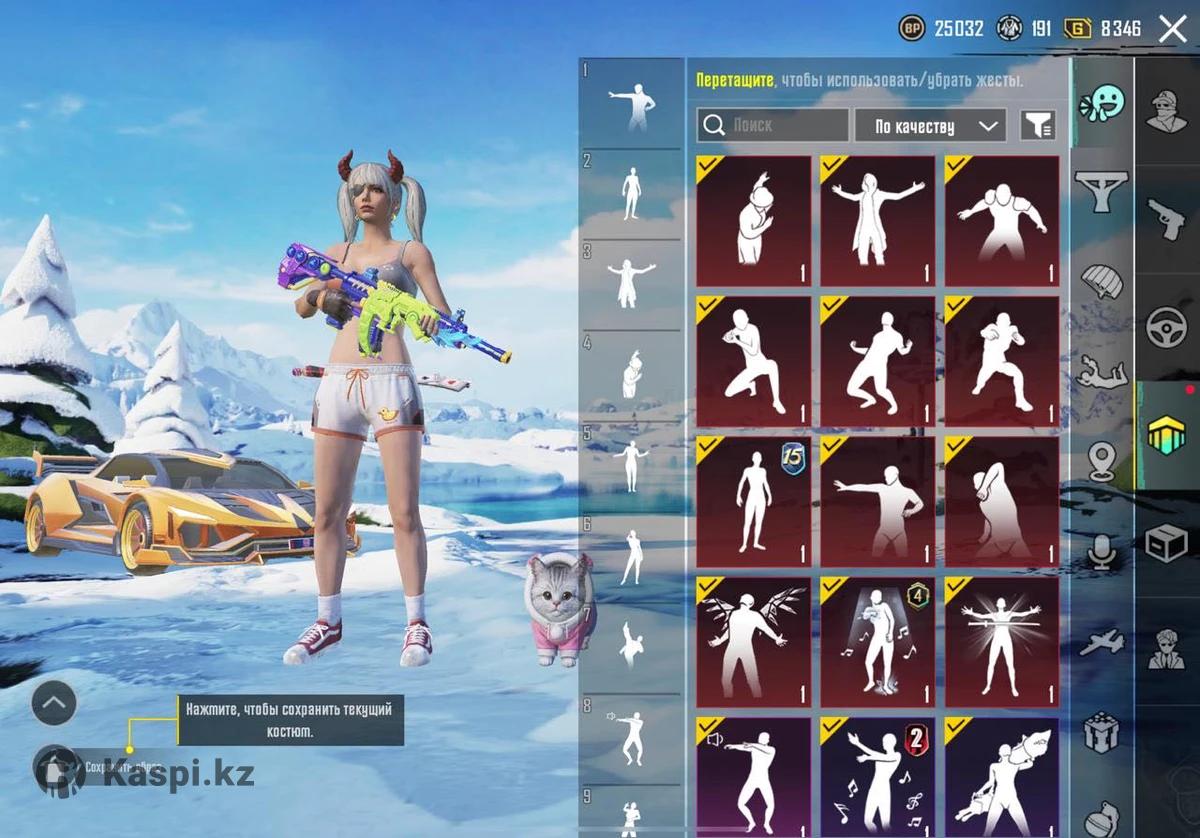Click the BP currency counter icon

coord(911,28)
